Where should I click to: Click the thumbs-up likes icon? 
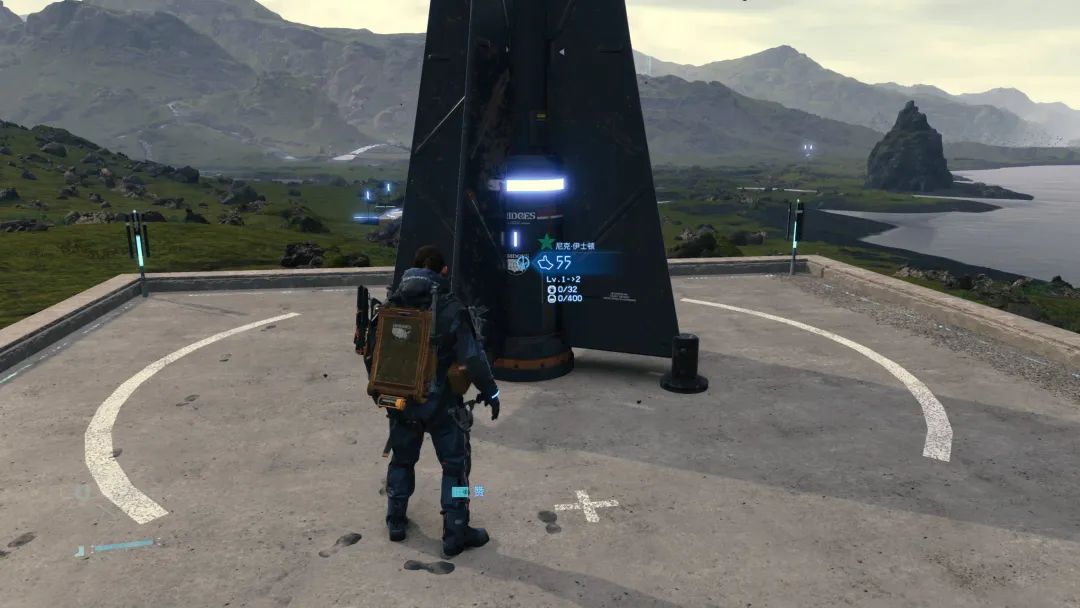click(546, 263)
